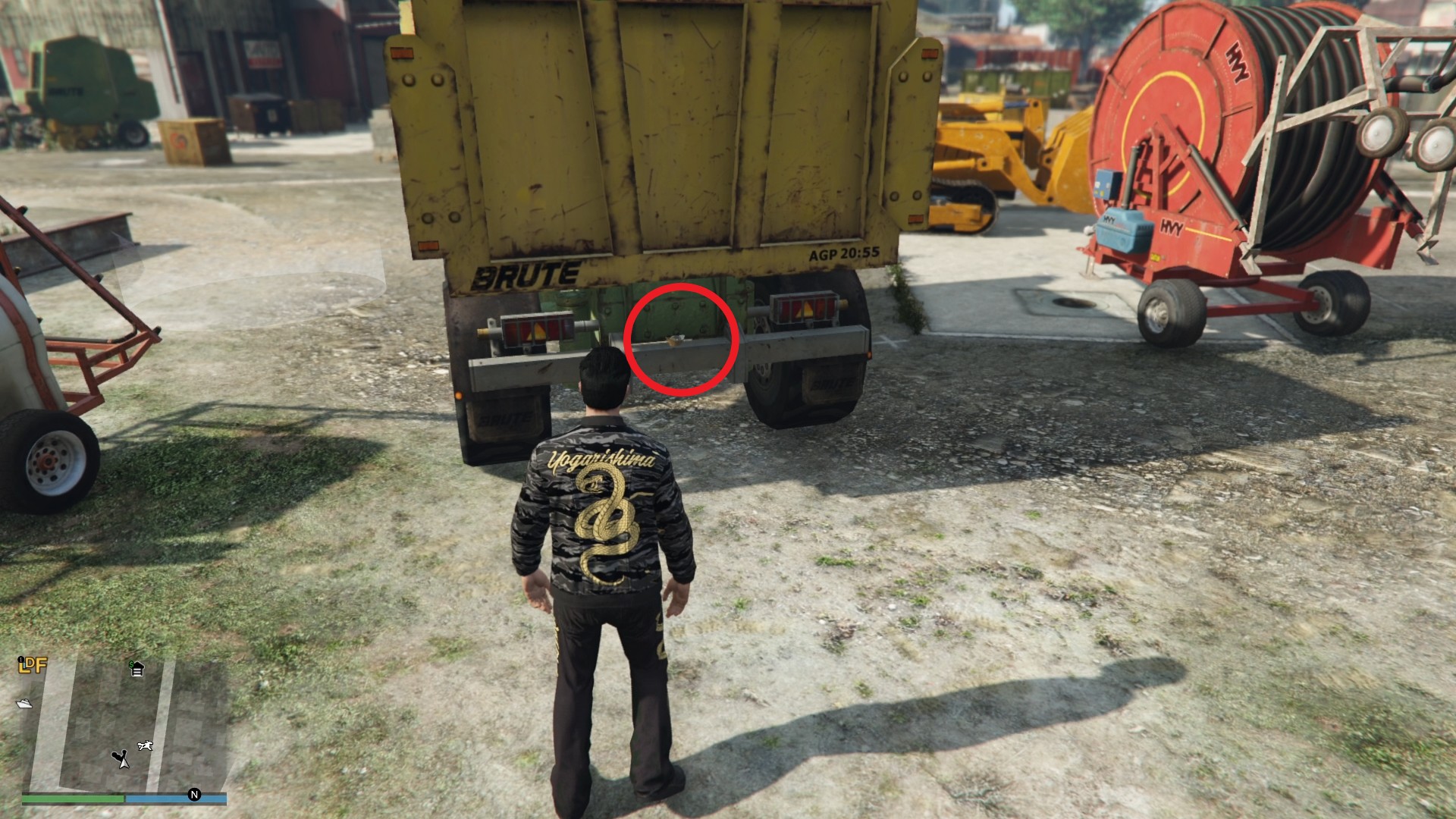Click the small numbered badge beside the LDF logo
This screenshot has height=819, width=1456.
[x=20, y=660]
